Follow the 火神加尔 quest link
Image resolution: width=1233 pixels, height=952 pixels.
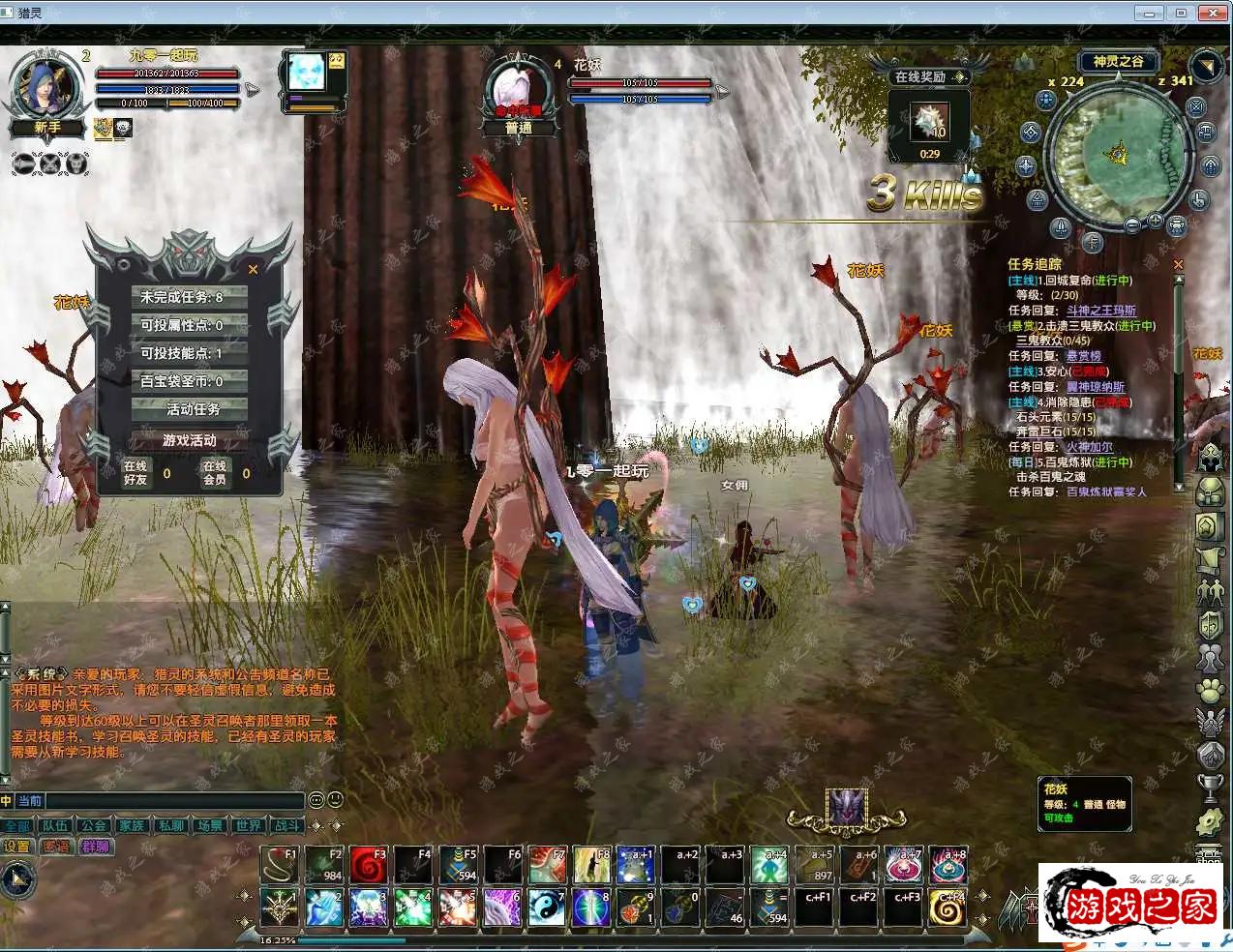(x=1089, y=447)
